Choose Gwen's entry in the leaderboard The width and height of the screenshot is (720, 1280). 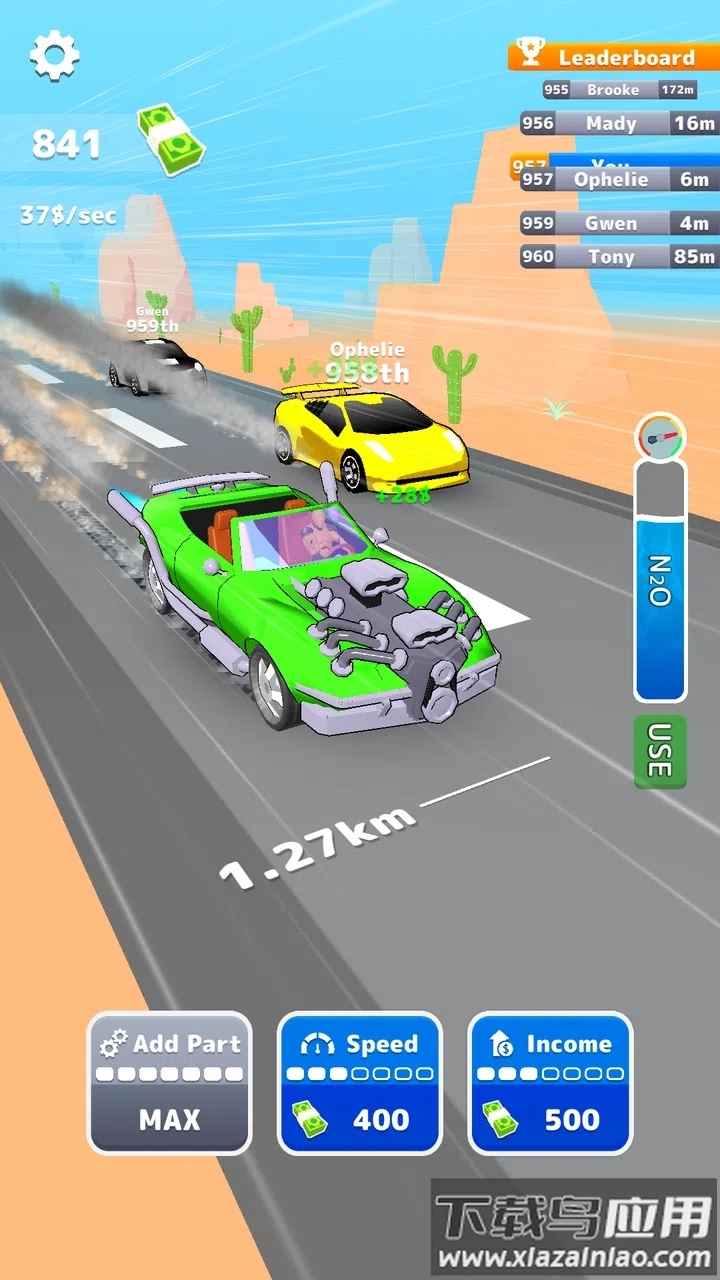(x=618, y=223)
